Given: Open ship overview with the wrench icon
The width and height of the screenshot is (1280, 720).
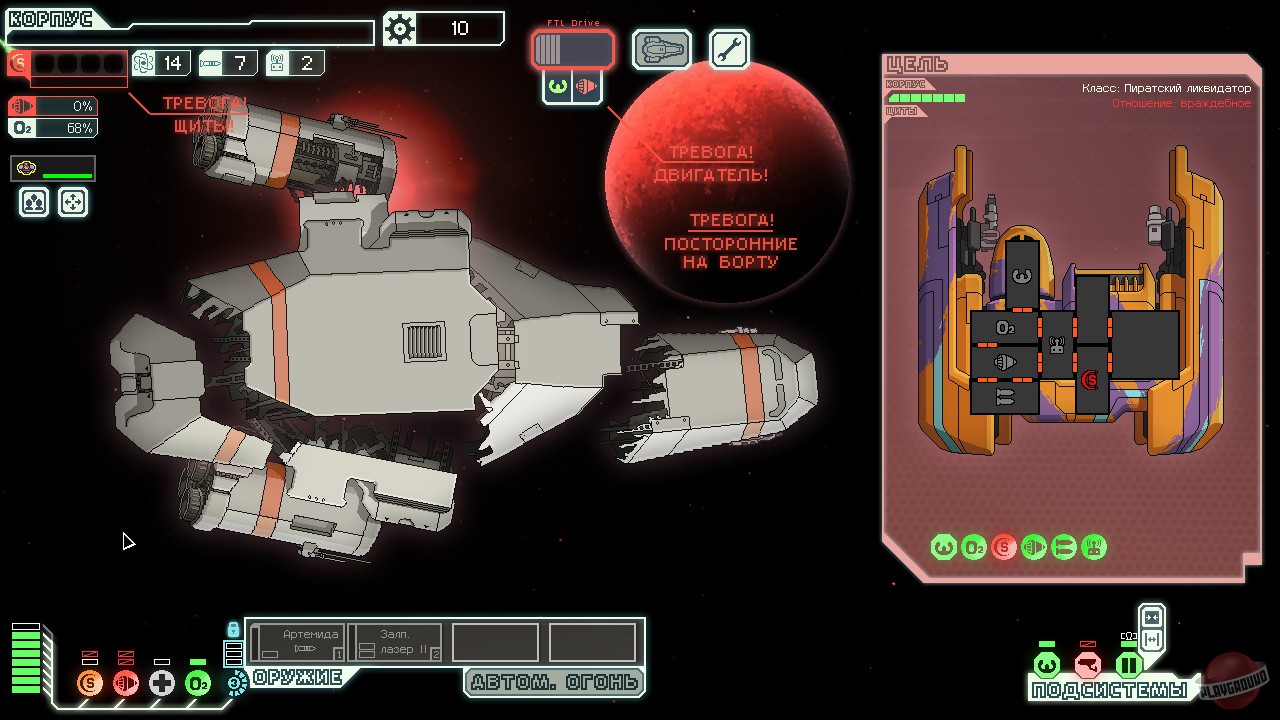Looking at the screenshot, I should 728,48.
